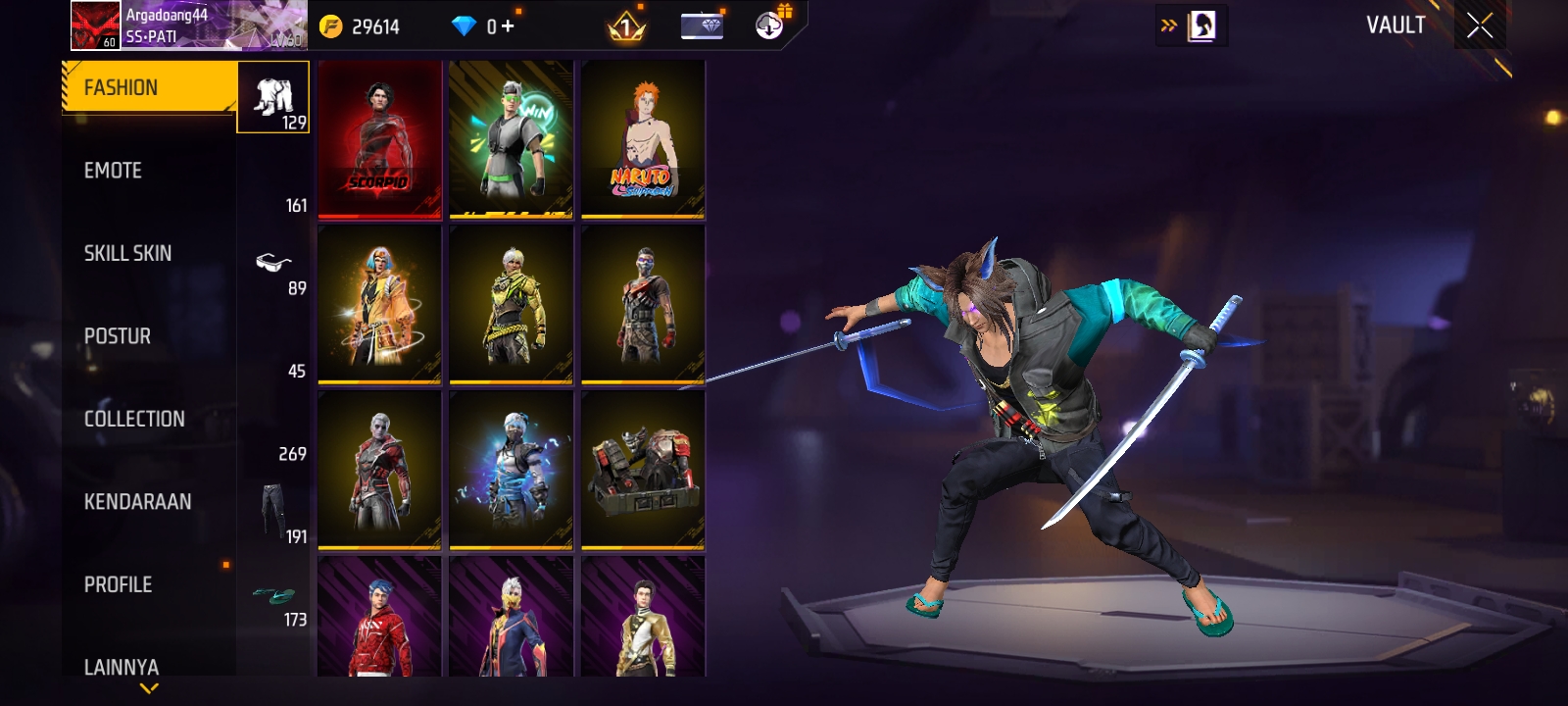Pick the Naruto Shippuden outfit bundle

pos(643,138)
